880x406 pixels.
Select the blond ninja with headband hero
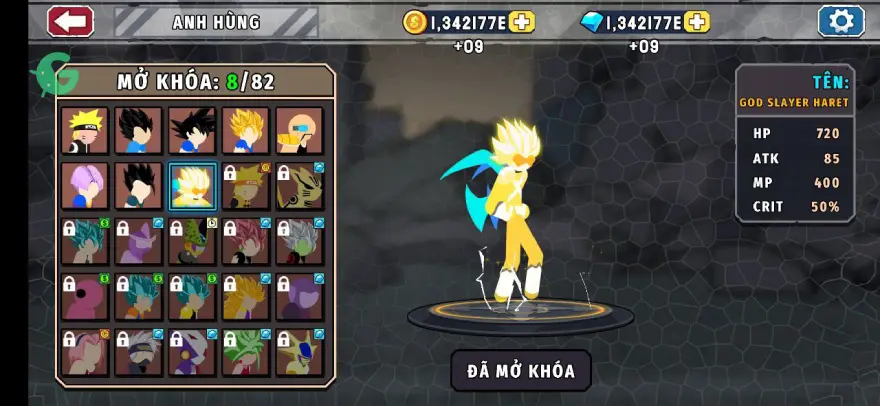(85, 130)
